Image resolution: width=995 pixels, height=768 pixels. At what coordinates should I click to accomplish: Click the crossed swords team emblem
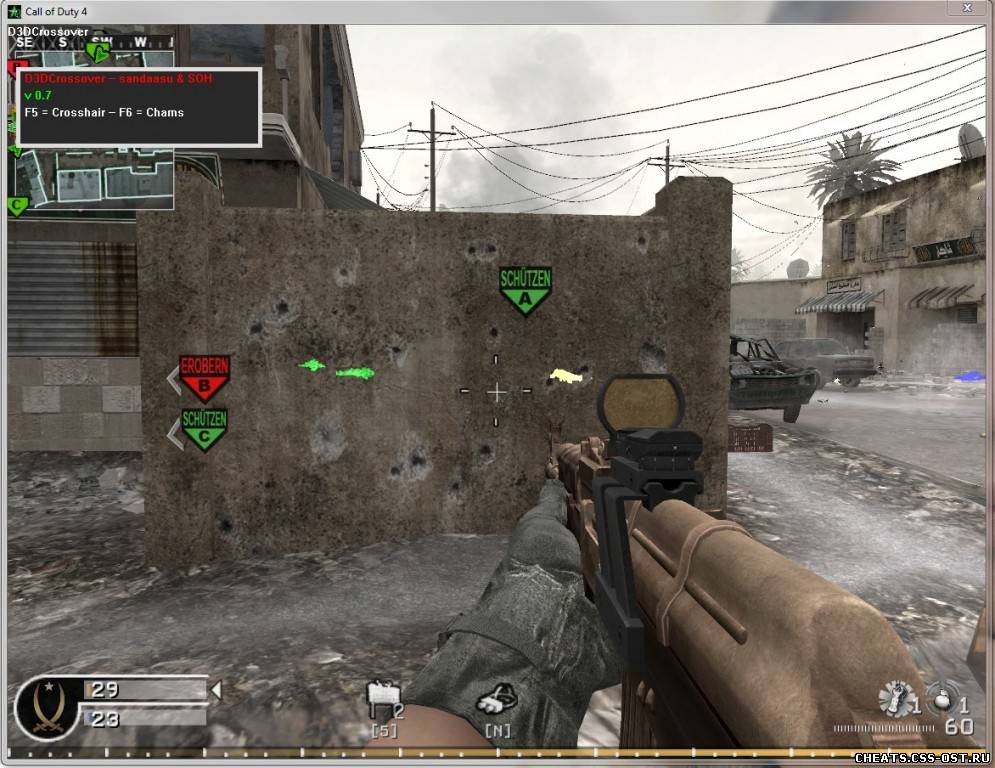[x=46, y=708]
